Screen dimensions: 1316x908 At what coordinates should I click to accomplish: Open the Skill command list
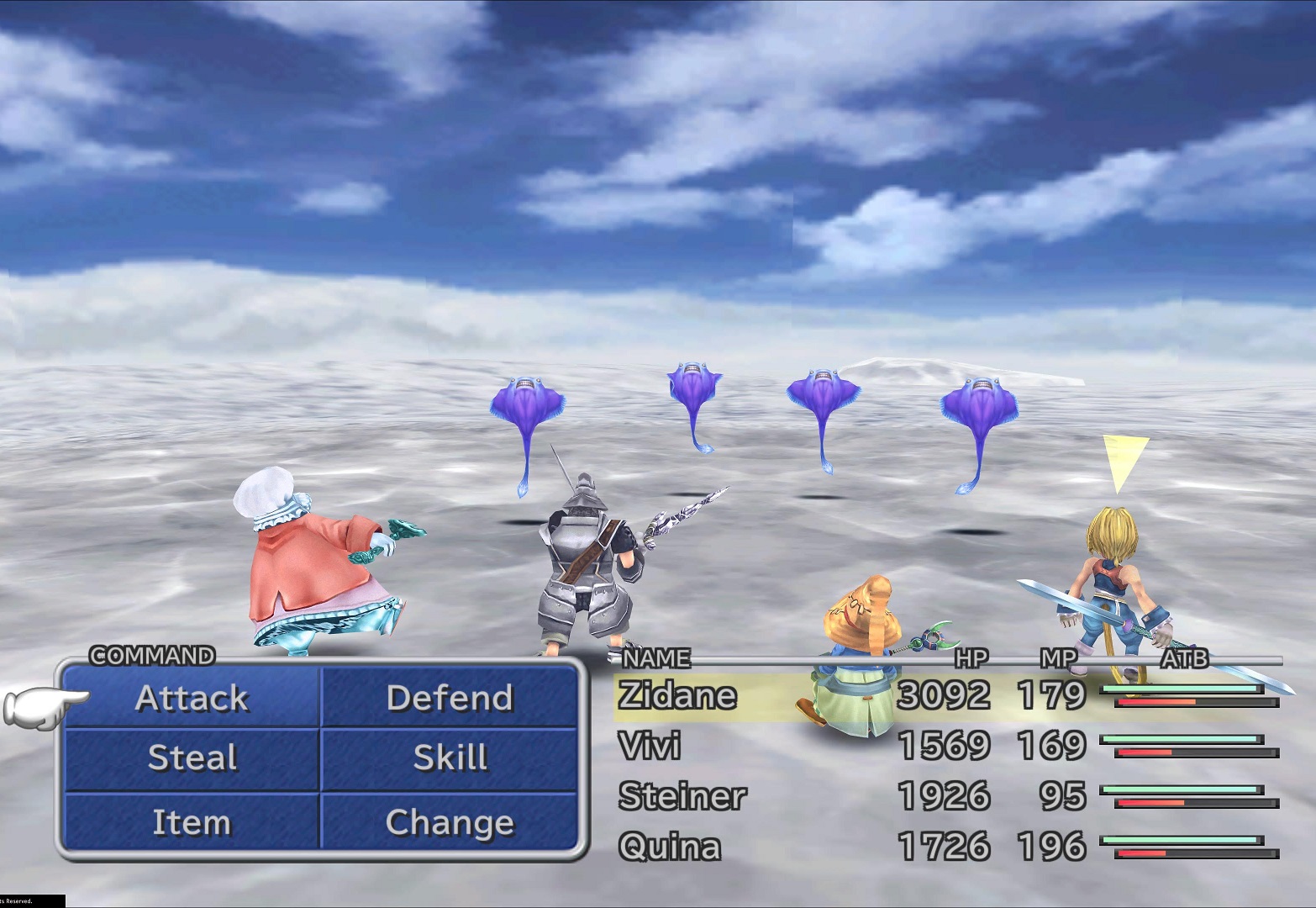pos(450,758)
